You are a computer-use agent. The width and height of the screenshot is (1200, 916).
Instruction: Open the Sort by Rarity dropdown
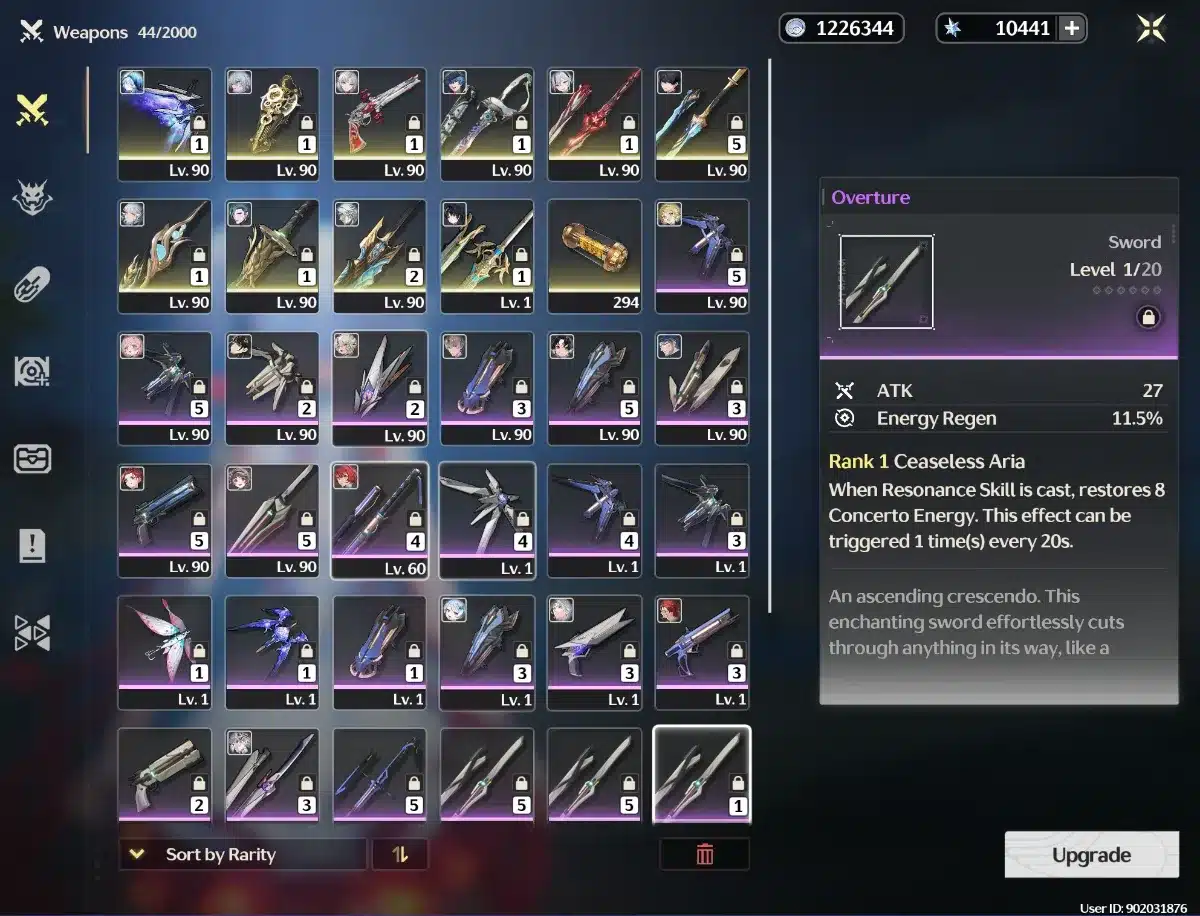click(242, 855)
